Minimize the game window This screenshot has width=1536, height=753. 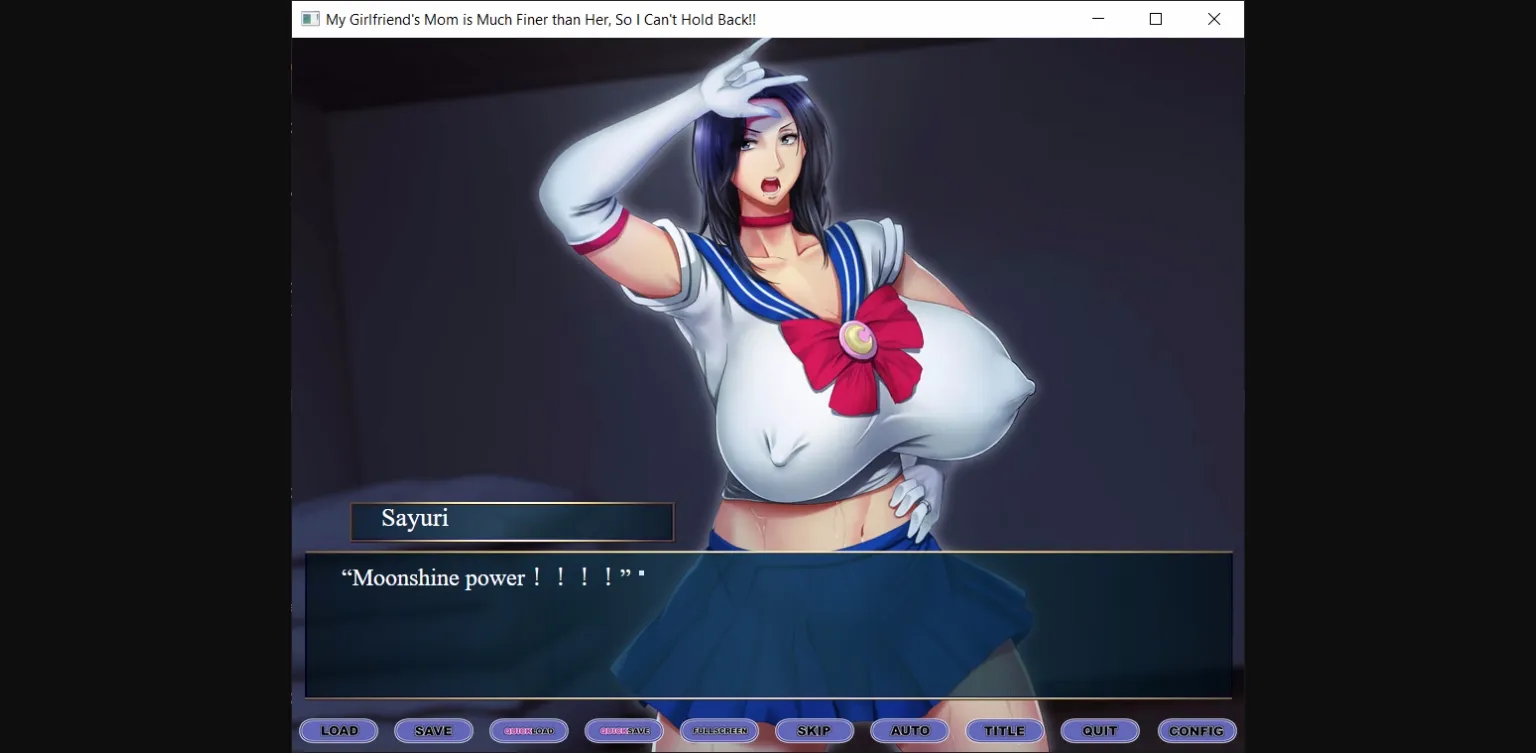pos(1097,18)
